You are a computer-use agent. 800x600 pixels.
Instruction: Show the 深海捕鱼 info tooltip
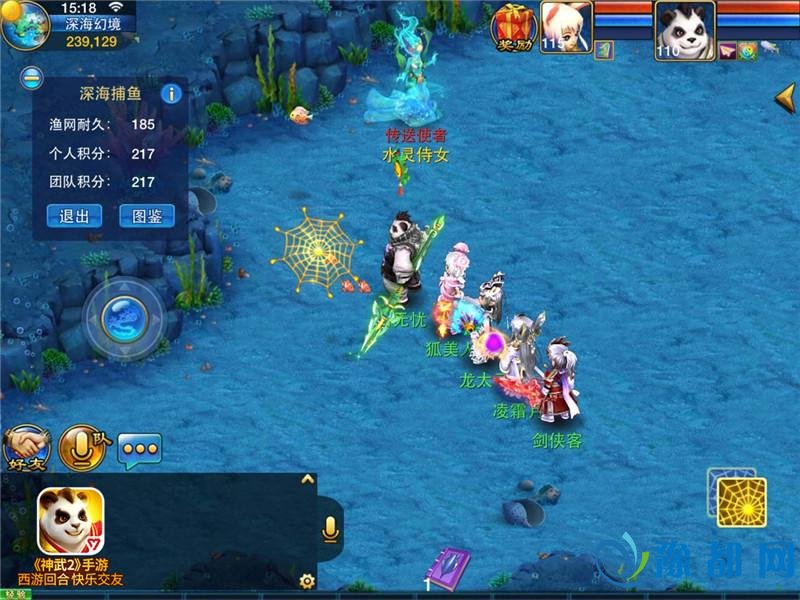coord(171,94)
